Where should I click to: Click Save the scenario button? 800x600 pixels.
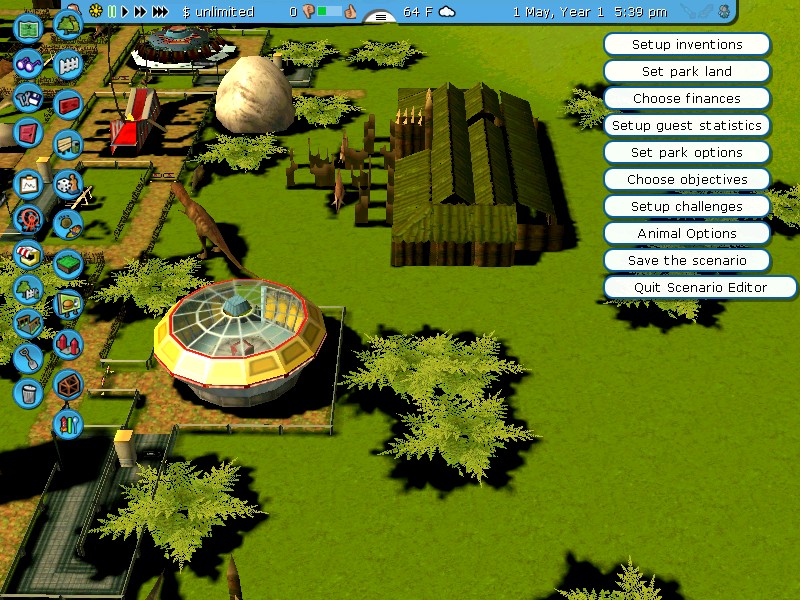tap(686, 260)
